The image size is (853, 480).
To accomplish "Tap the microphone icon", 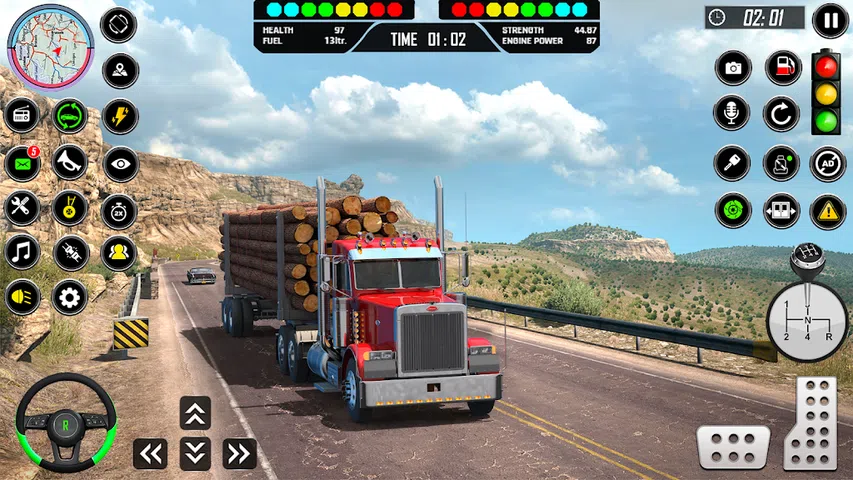I will (732, 113).
